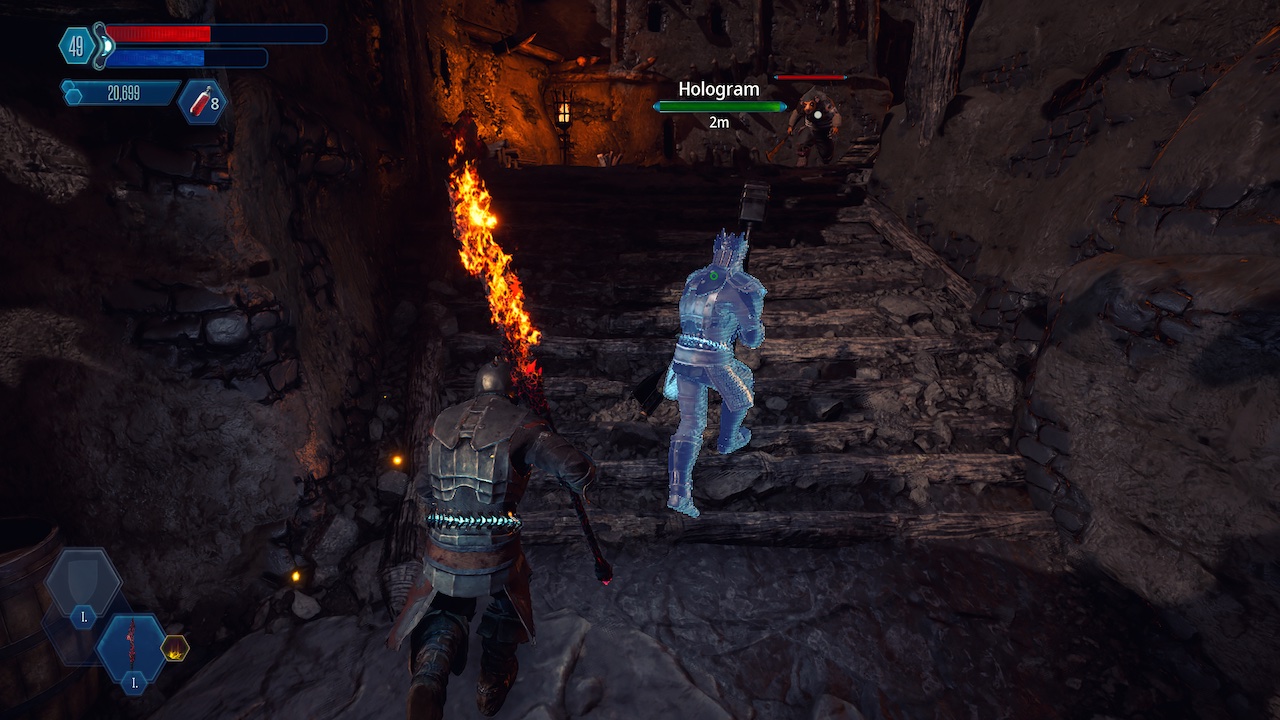
Task: Select the empty shield slot
Action: [x=83, y=583]
